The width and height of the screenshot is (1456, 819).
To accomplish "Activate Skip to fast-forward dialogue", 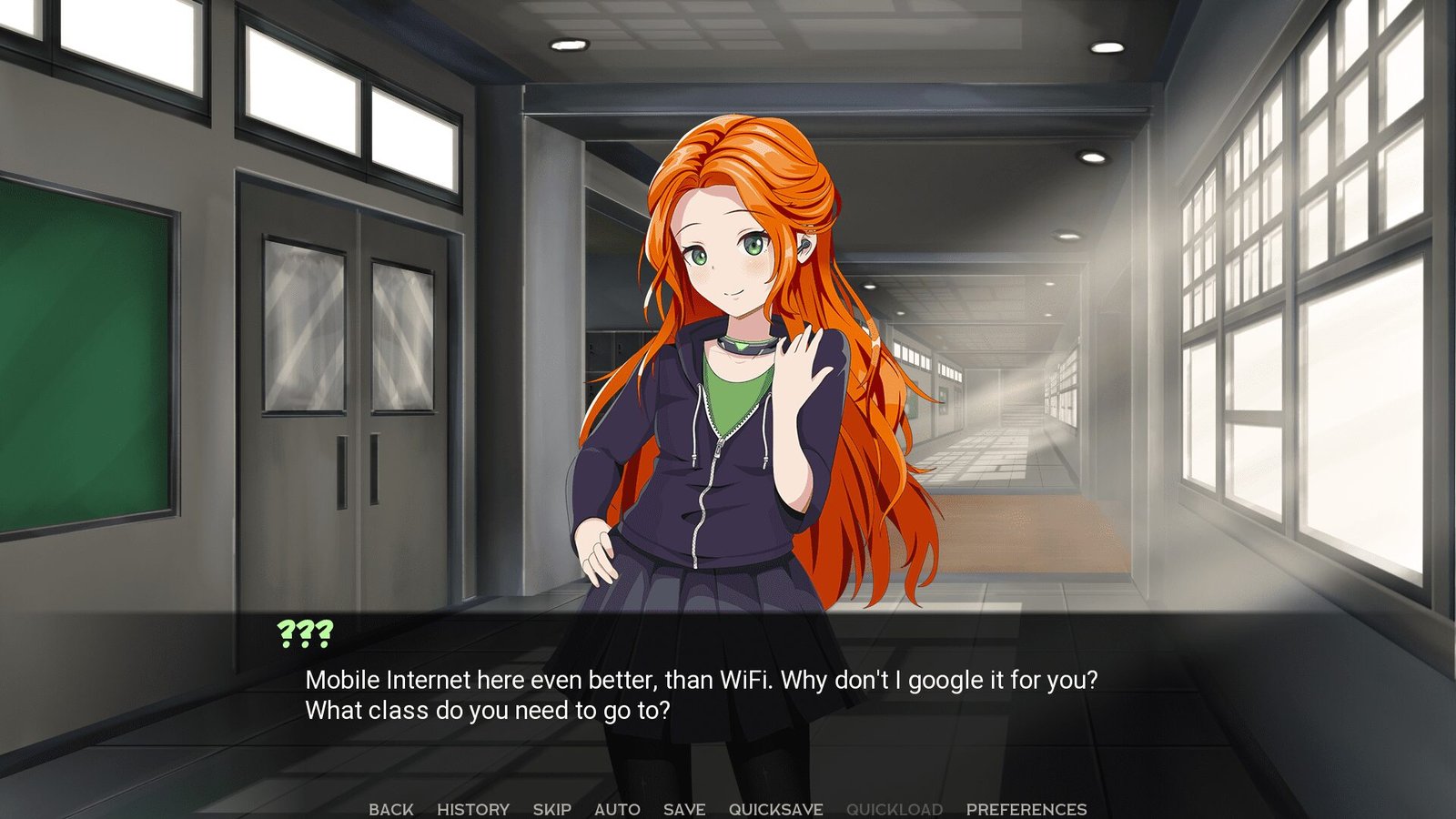I will coord(552,809).
